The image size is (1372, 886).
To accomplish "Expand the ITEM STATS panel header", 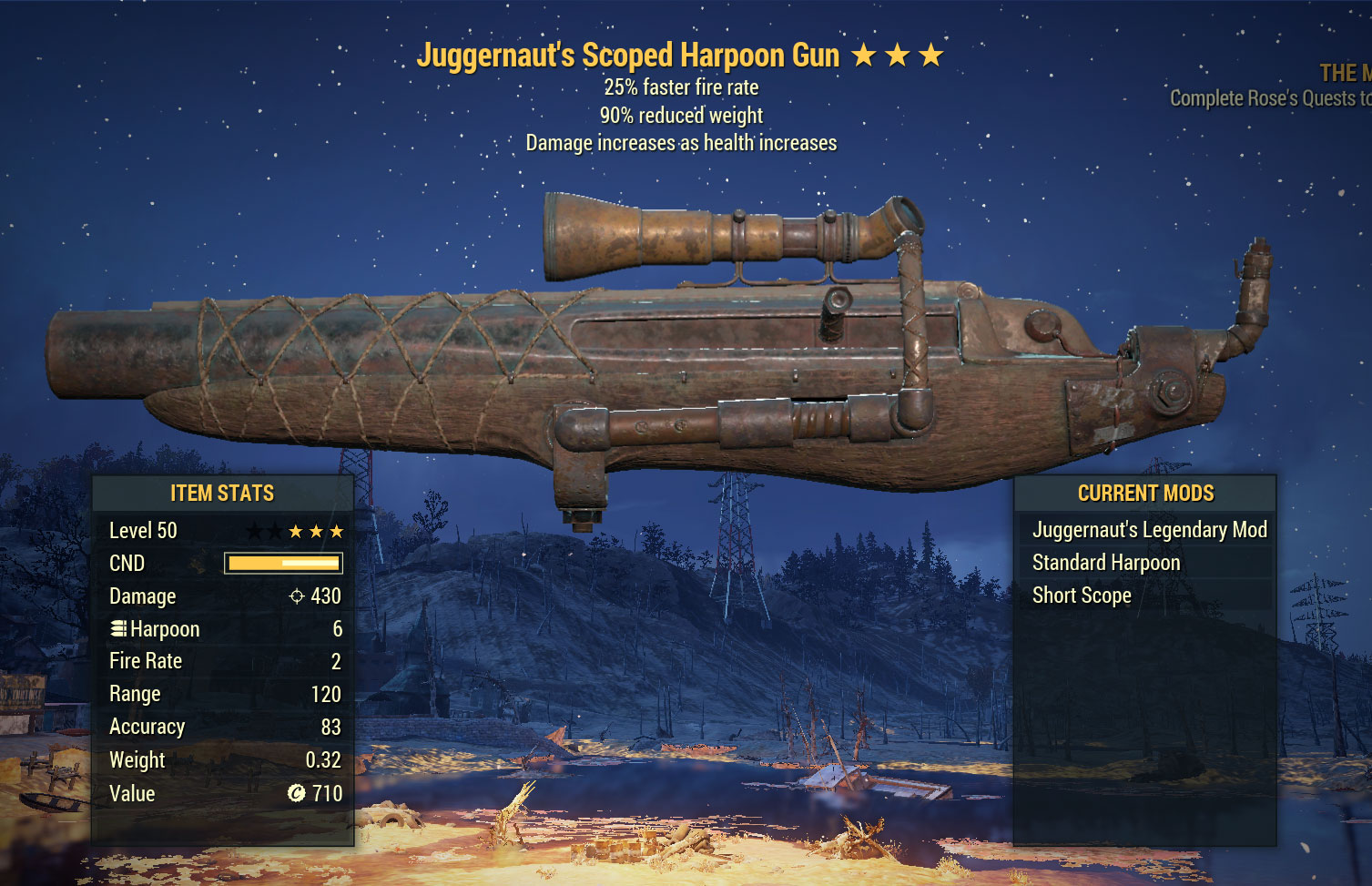I will pyautogui.click(x=222, y=493).
